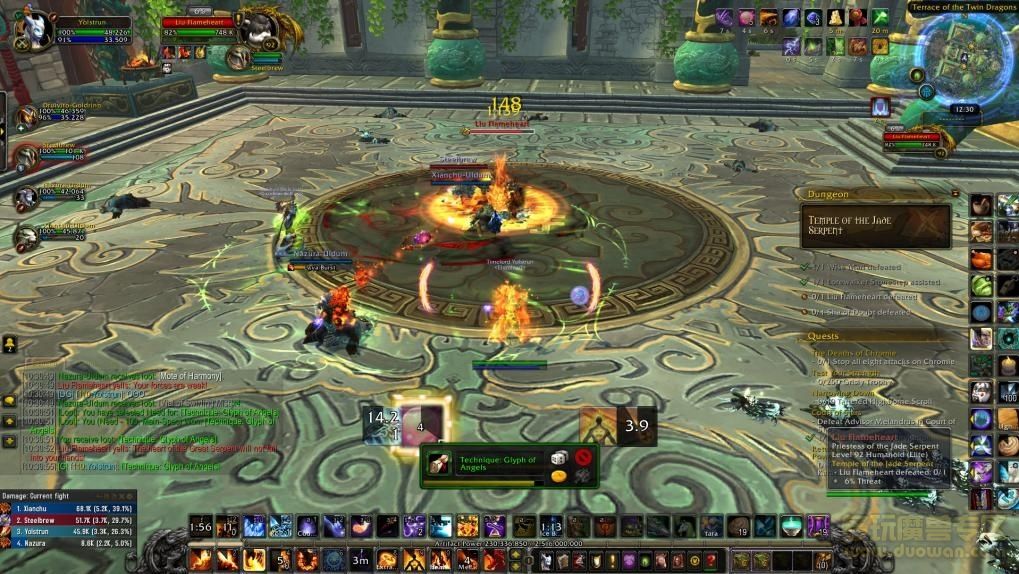This screenshot has width=1019, height=574.
Task: Roll Greed with the gold coin button
Action: [560, 476]
